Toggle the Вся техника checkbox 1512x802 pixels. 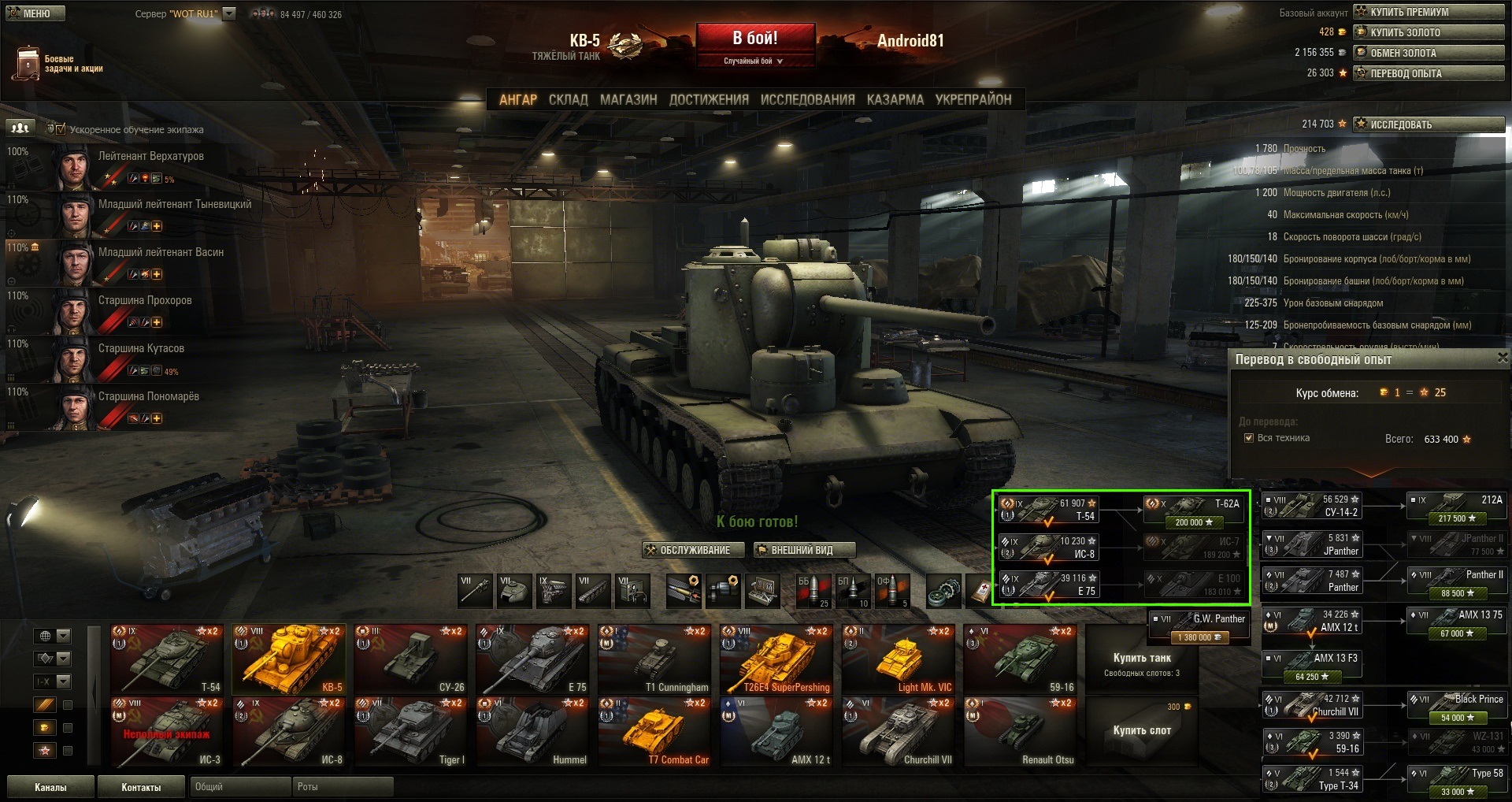[1249, 438]
